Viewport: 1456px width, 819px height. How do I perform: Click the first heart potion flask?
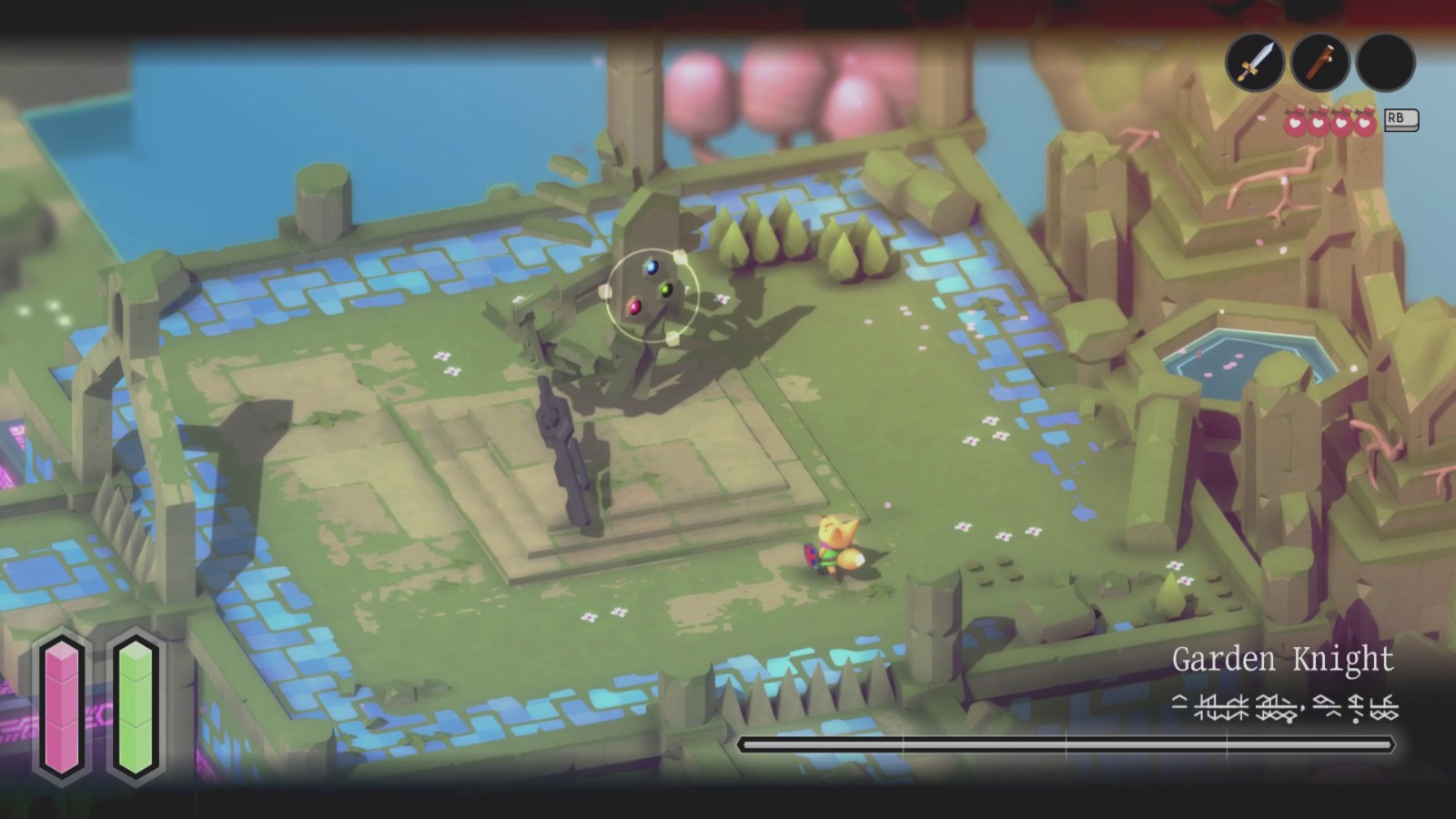click(x=1294, y=124)
